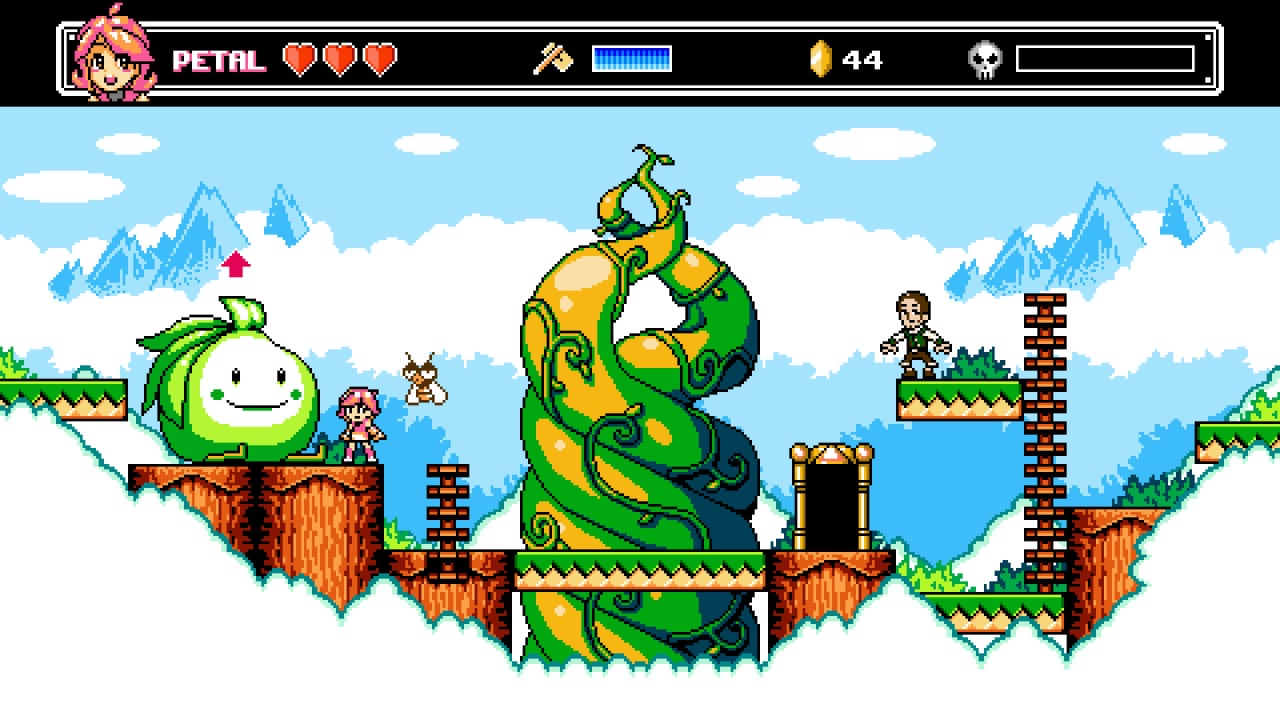Select the axe weapon icon

point(552,59)
